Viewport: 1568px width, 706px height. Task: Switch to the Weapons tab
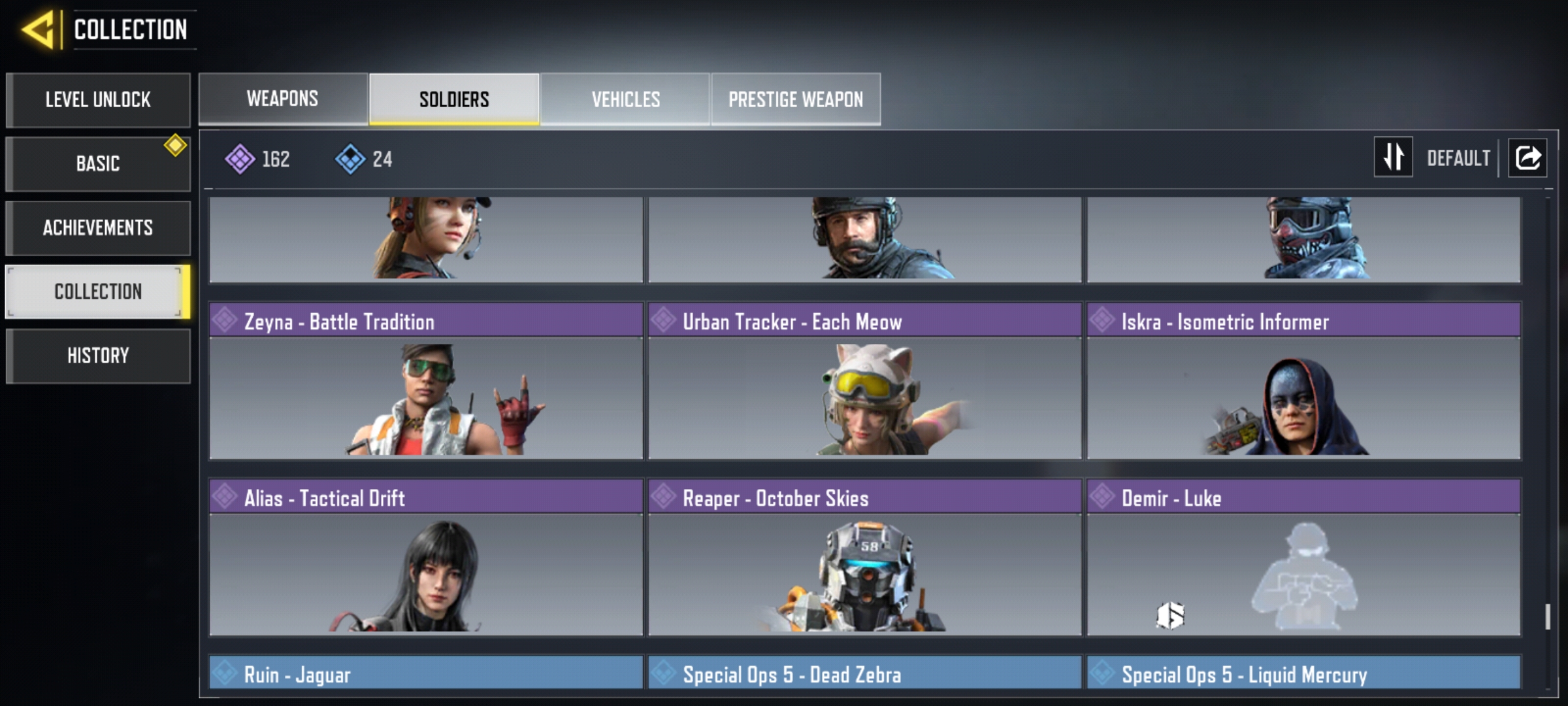[283, 99]
